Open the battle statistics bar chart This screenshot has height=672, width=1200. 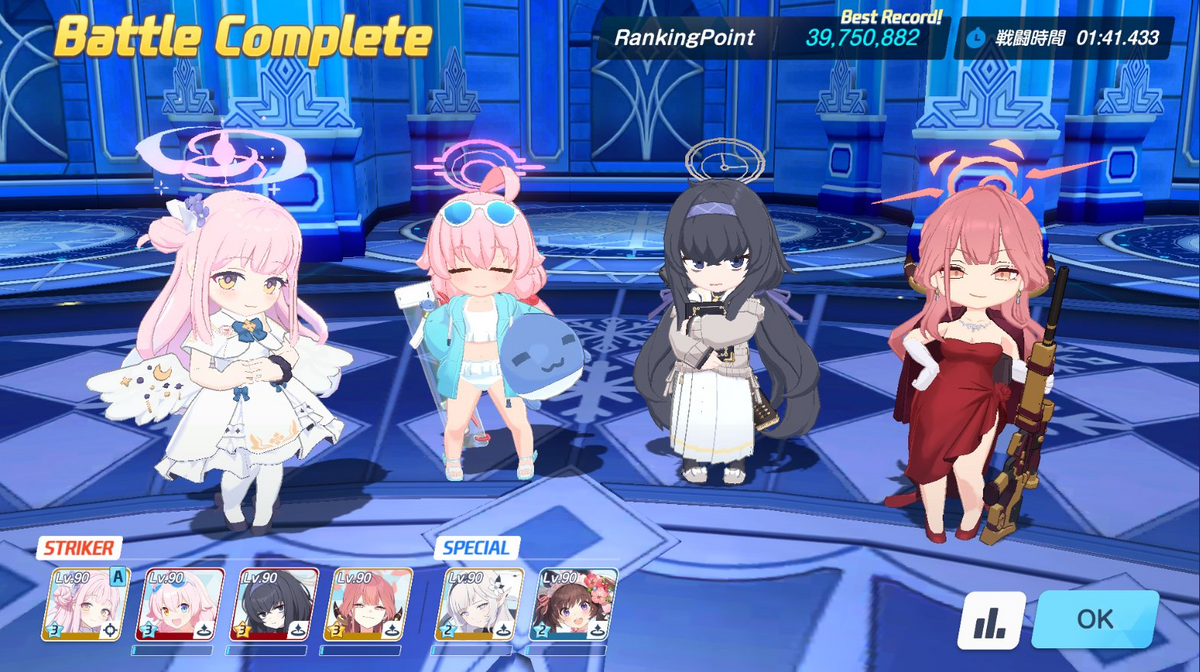tap(991, 620)
